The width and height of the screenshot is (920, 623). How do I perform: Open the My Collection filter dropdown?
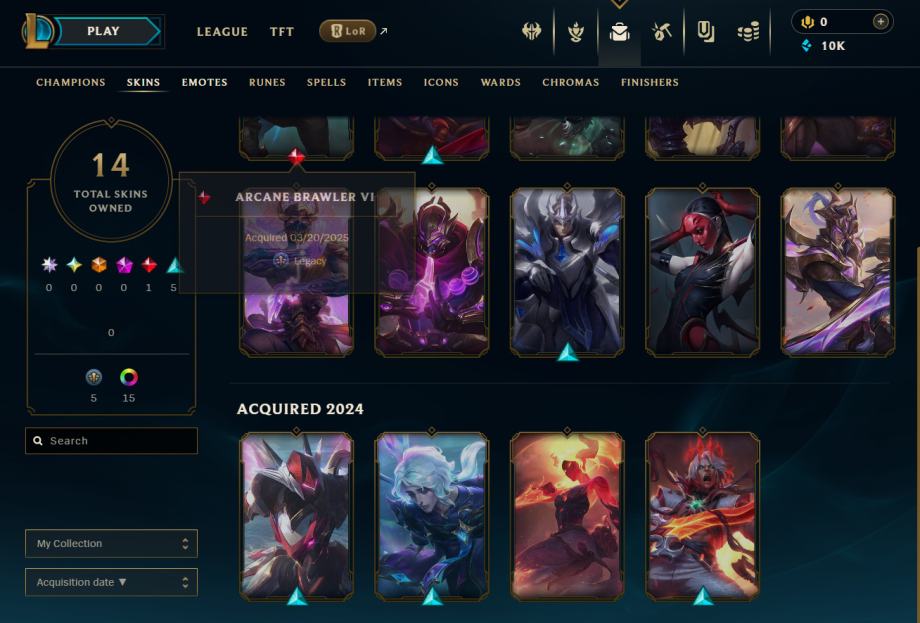pyautogui.click(x=111, y=544)
